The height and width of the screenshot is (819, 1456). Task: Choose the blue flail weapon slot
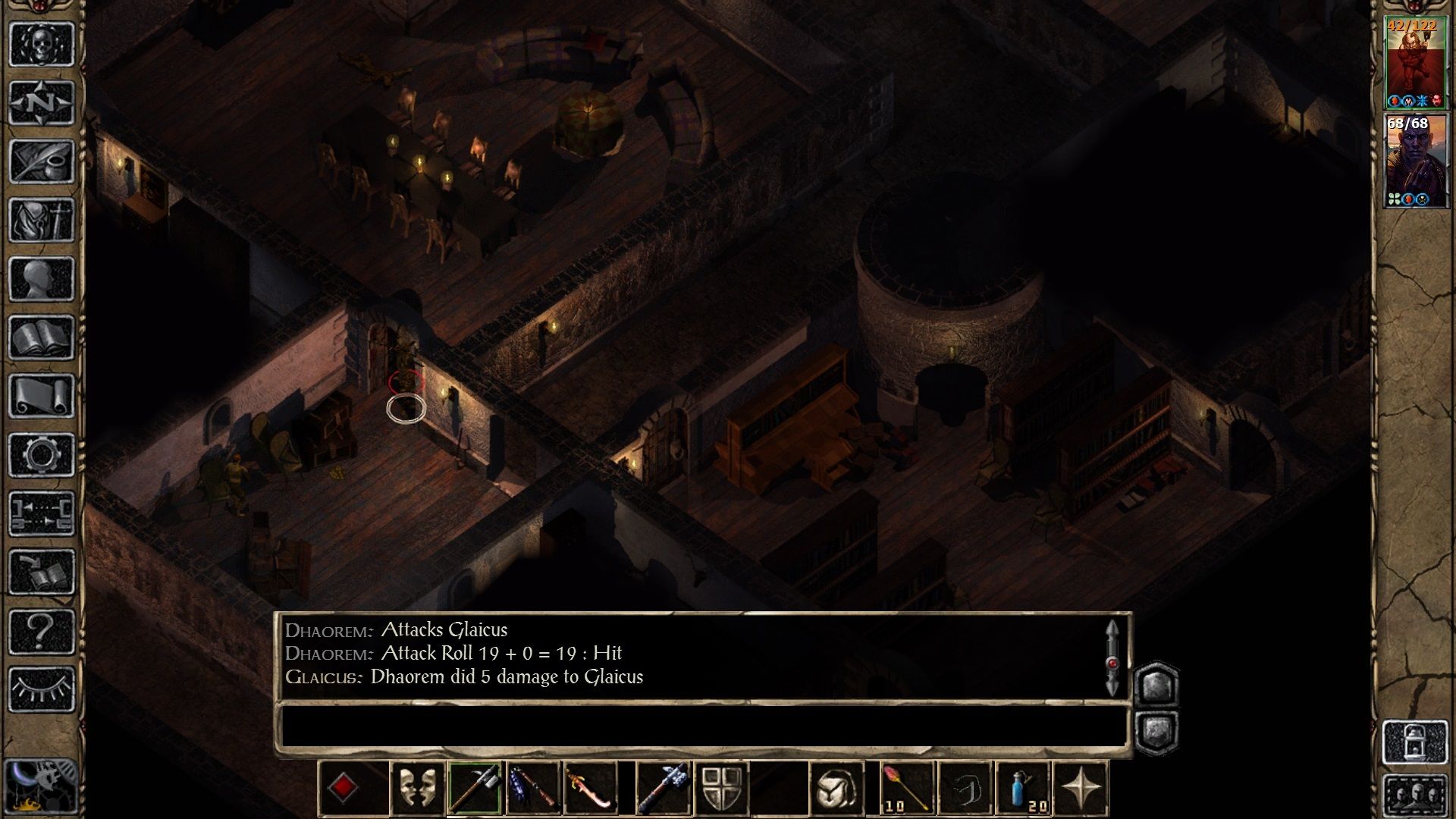coord(533,789)
